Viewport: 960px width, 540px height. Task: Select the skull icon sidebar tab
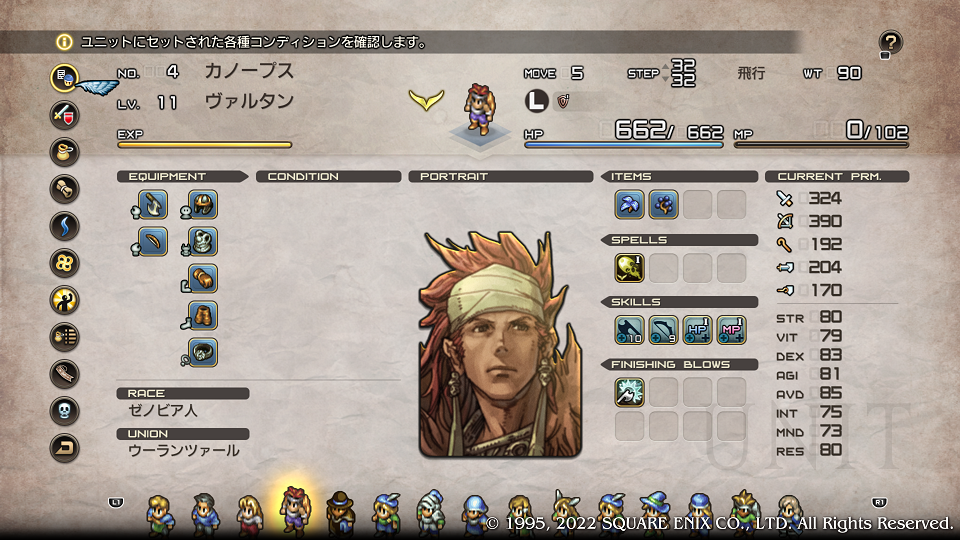click(65, 411)
